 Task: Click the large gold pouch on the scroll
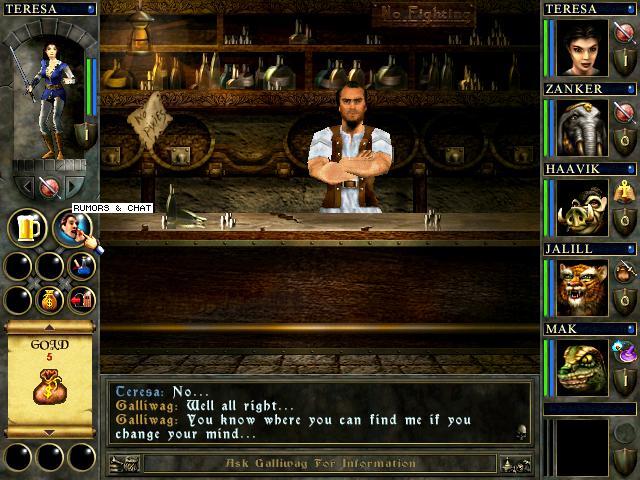coord(50,387)
